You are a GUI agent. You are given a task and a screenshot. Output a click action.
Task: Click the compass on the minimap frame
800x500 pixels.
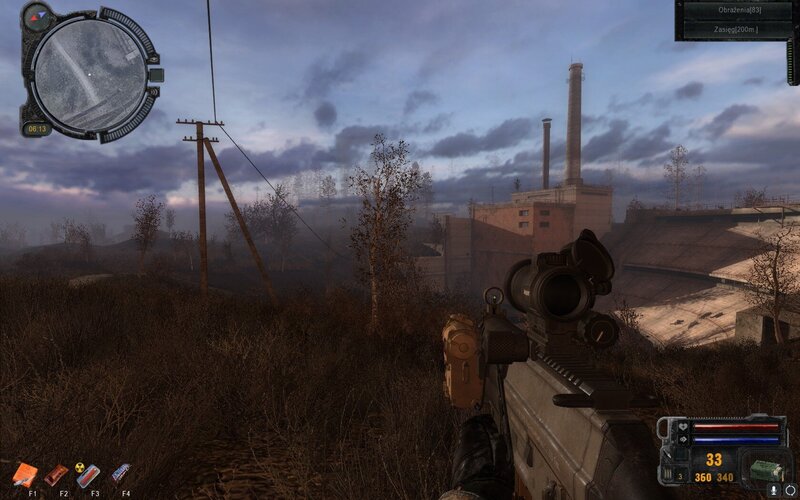coord(37,15)
